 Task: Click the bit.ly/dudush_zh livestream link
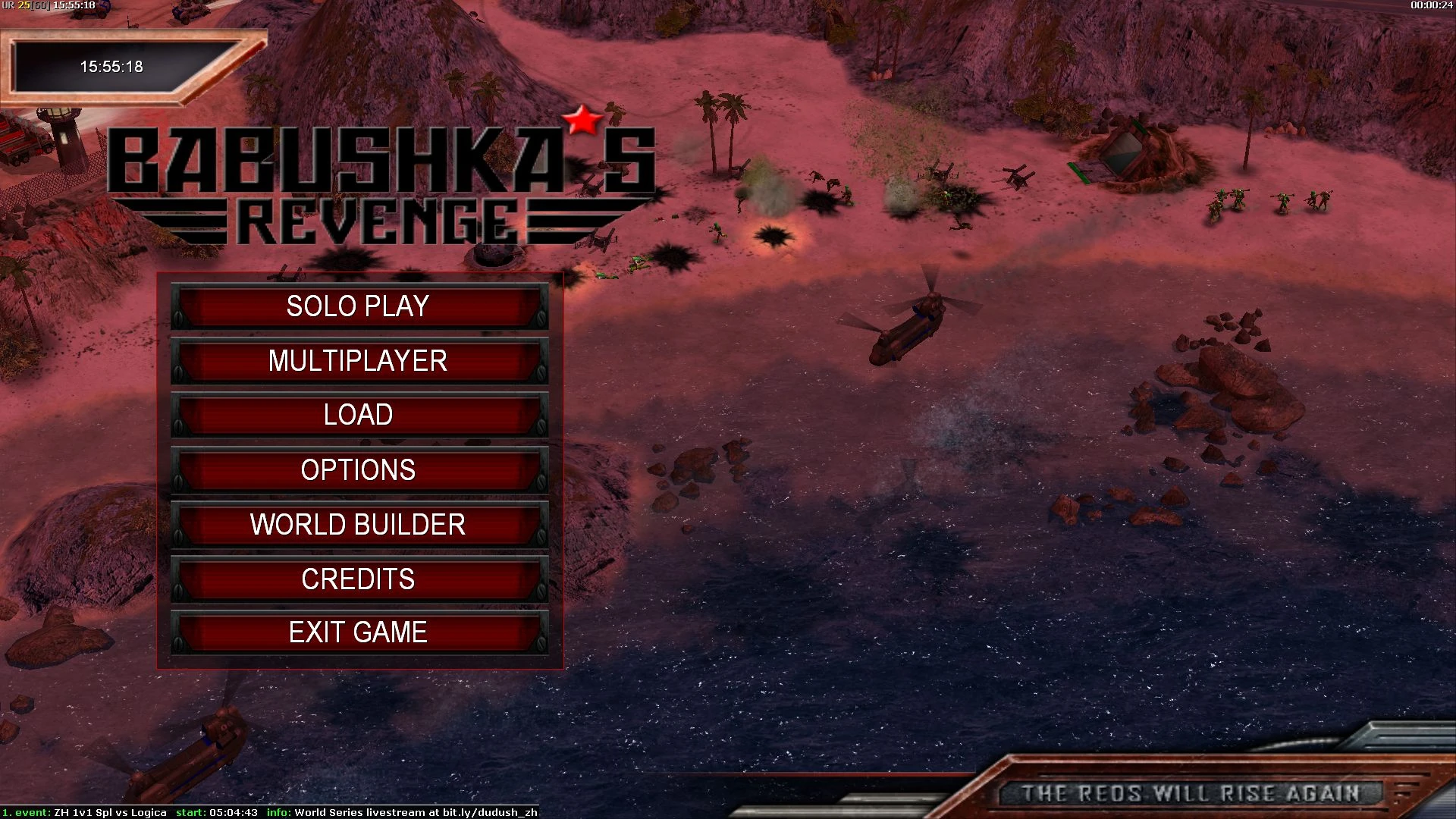tap(489, 811)
